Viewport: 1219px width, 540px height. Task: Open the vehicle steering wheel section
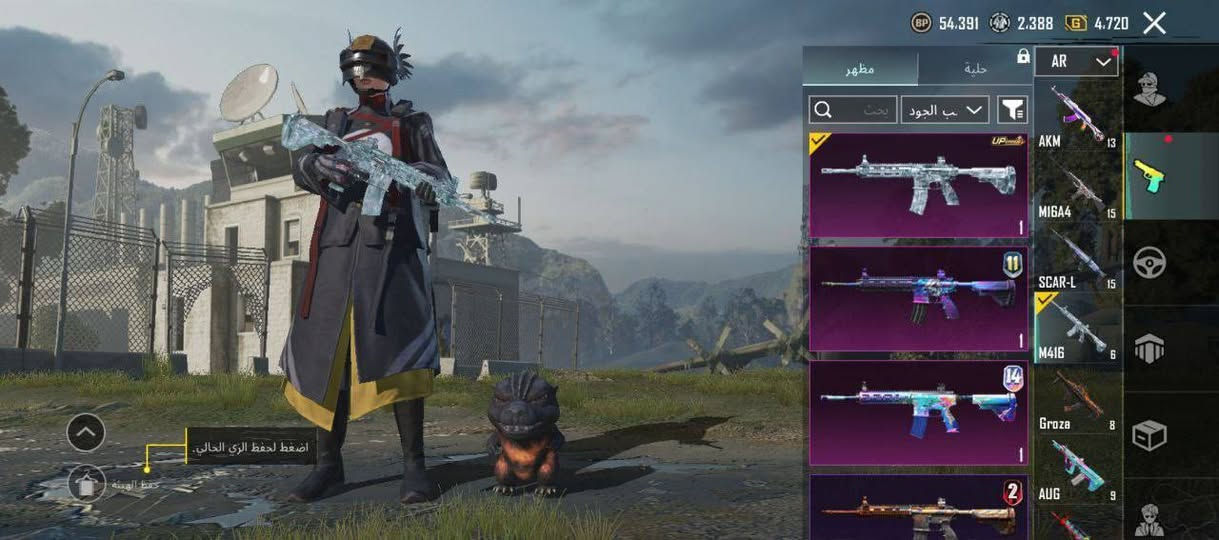click(1149, 262)
